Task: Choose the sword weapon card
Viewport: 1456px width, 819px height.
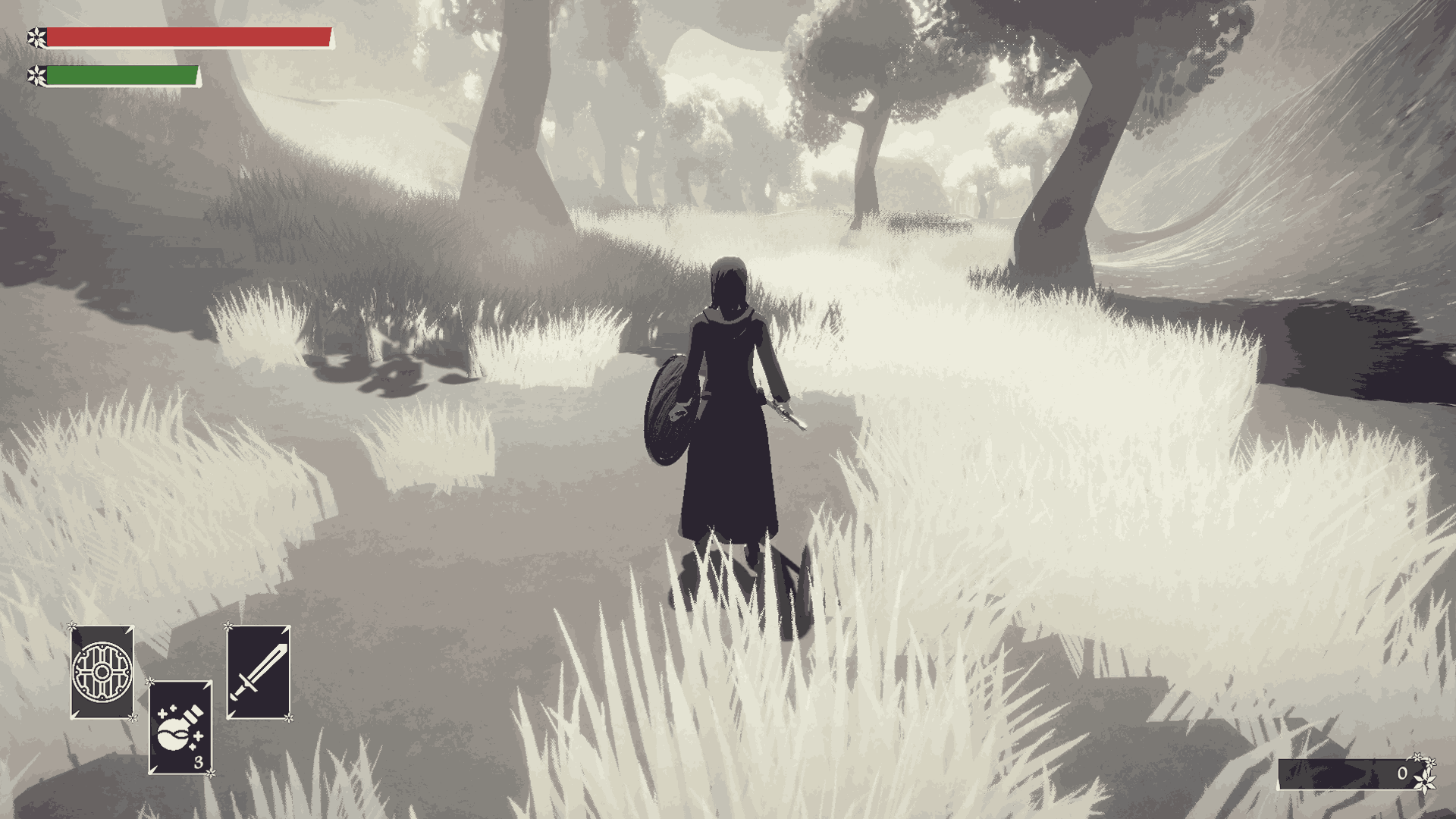Action: pos(259,672)
